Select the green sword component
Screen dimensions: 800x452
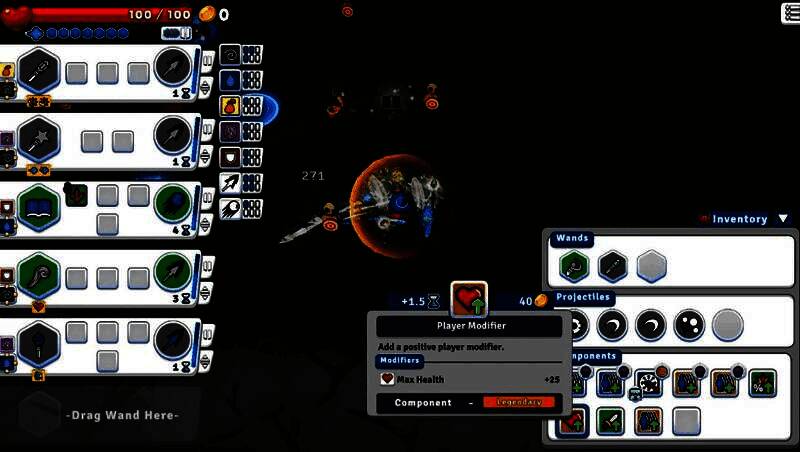610,421
